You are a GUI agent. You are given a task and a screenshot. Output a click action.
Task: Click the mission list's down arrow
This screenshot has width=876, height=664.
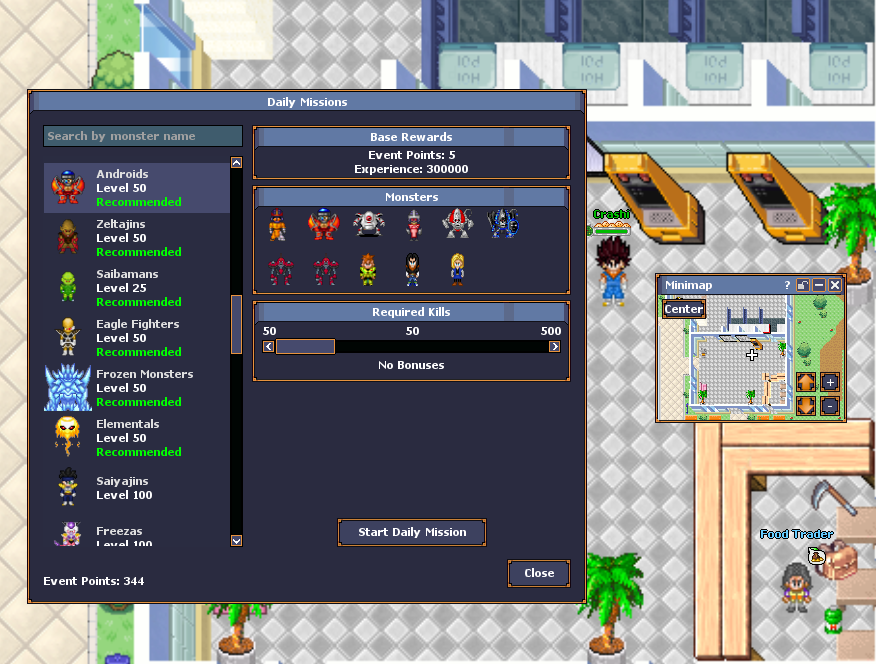point(236,540)
